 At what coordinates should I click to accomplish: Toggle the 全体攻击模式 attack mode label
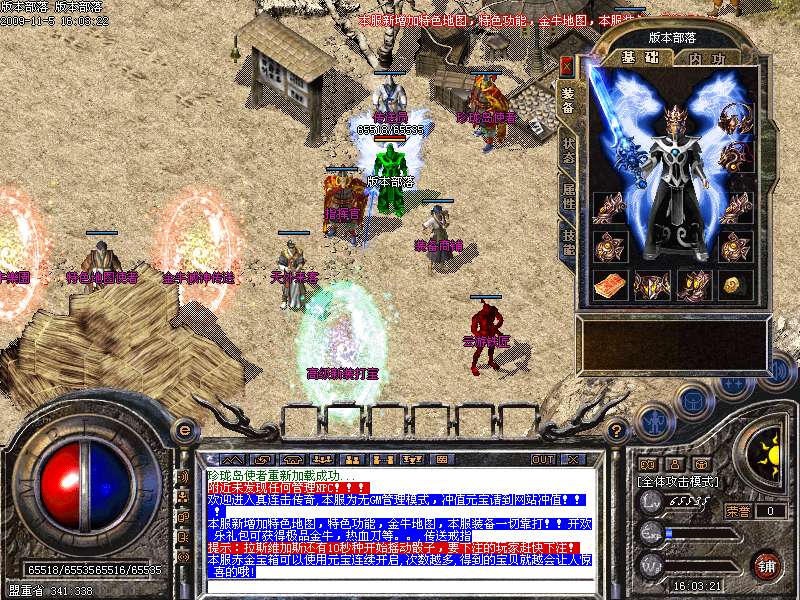click(679, 481)
